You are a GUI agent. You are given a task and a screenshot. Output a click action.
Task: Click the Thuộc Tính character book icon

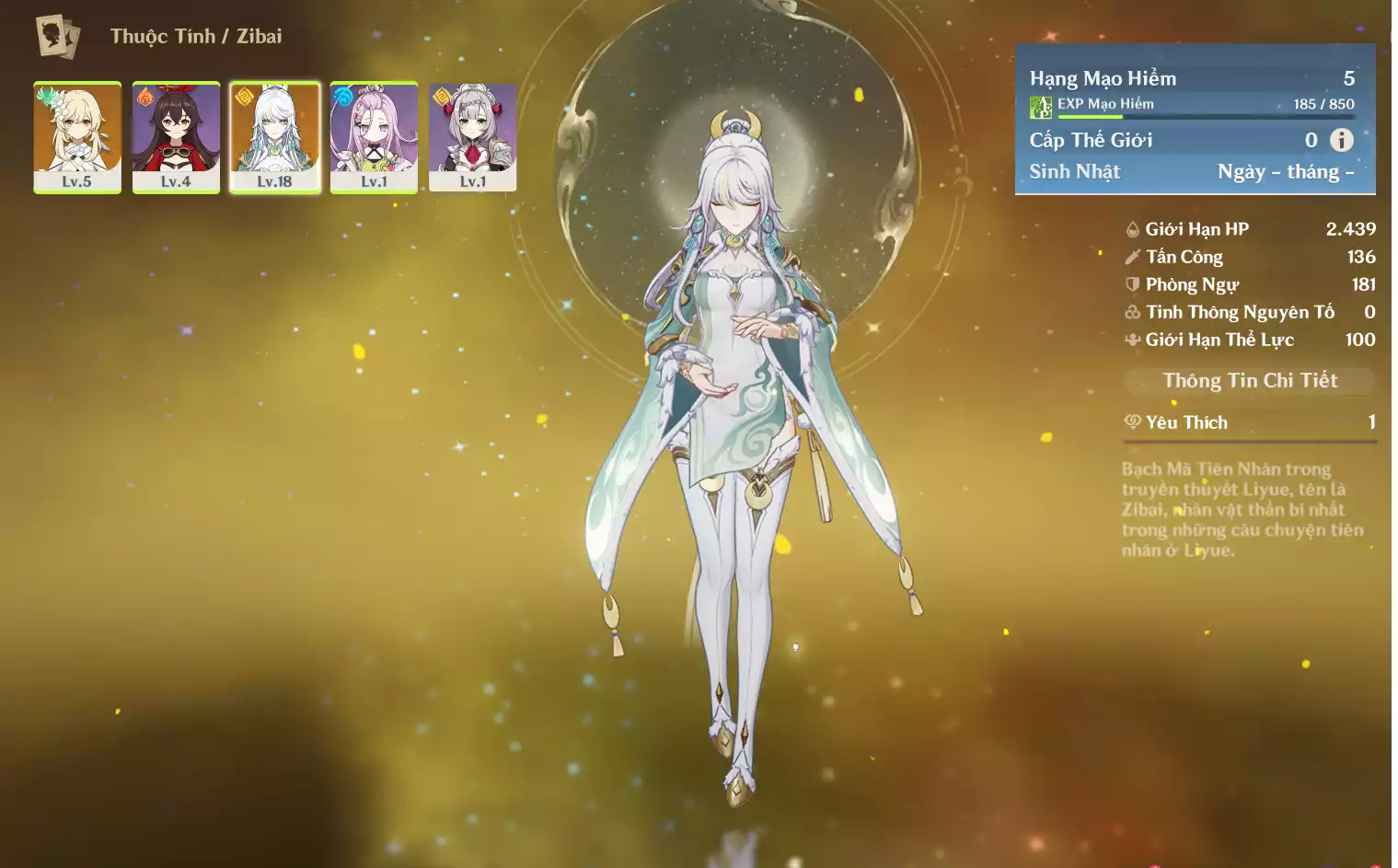coord(57,37)
